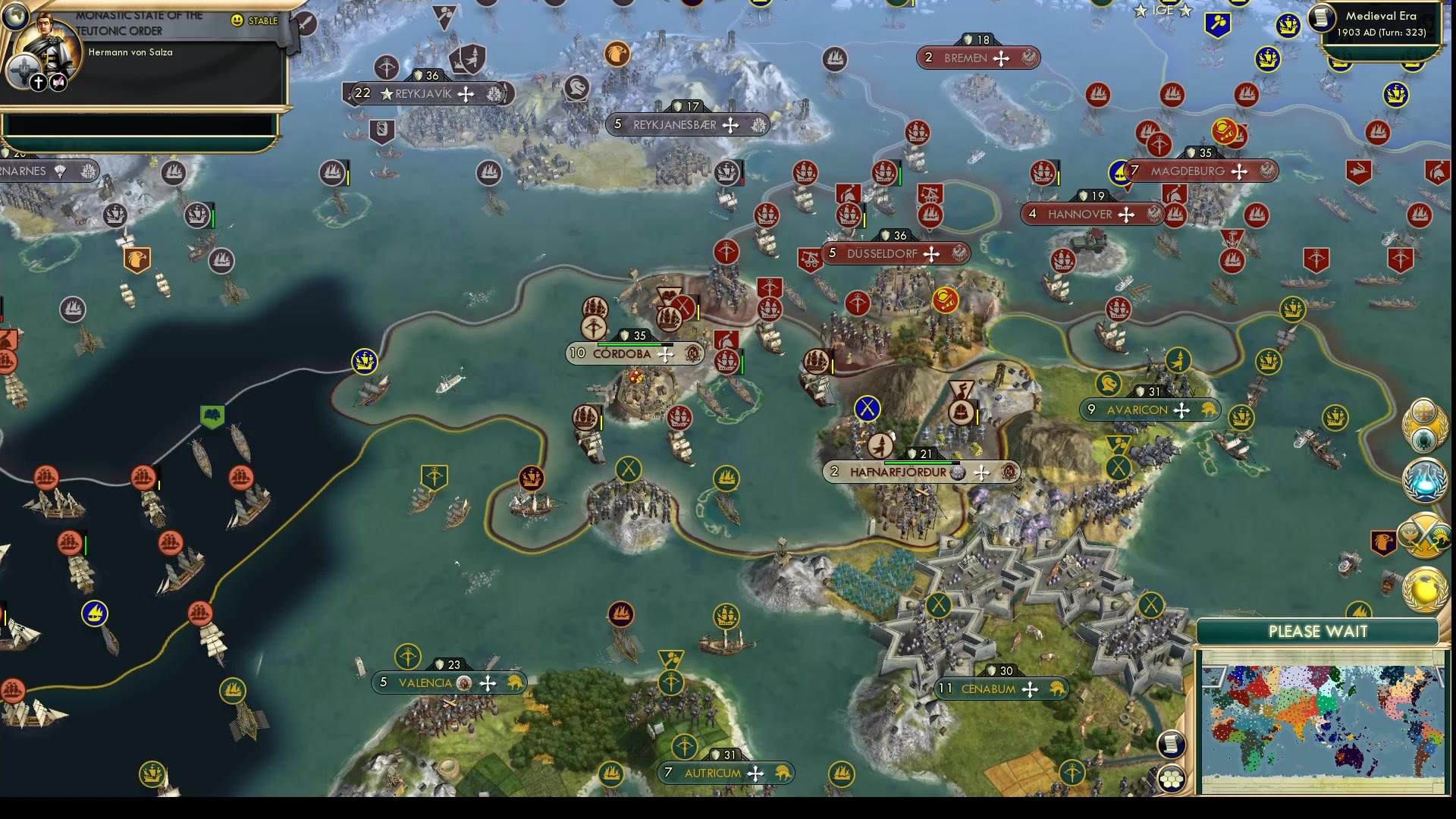
Task: Click the quill icon beside the leader portrait
Action: pyautogui.click(x=58, y=84)
